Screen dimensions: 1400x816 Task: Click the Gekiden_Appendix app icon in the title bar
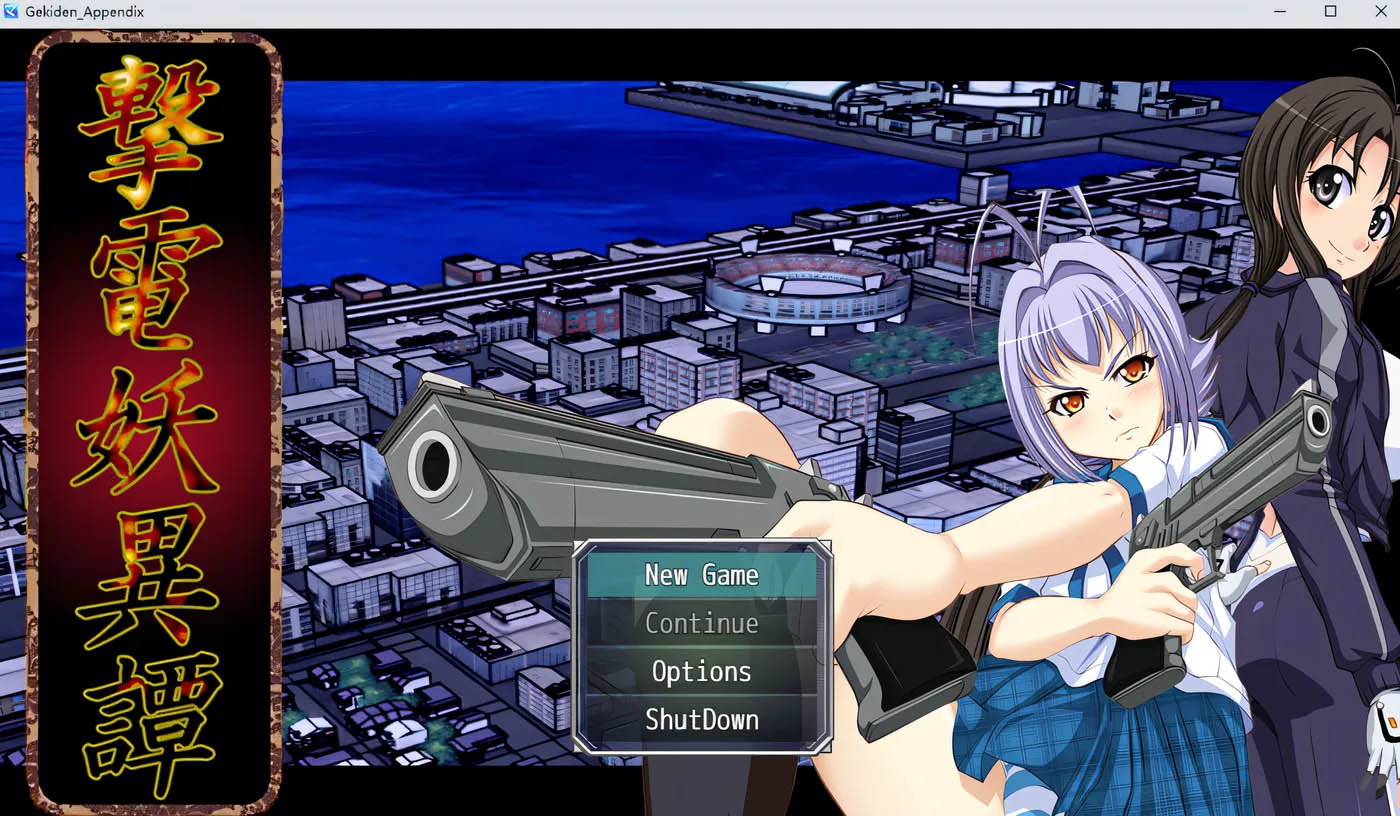11,11
